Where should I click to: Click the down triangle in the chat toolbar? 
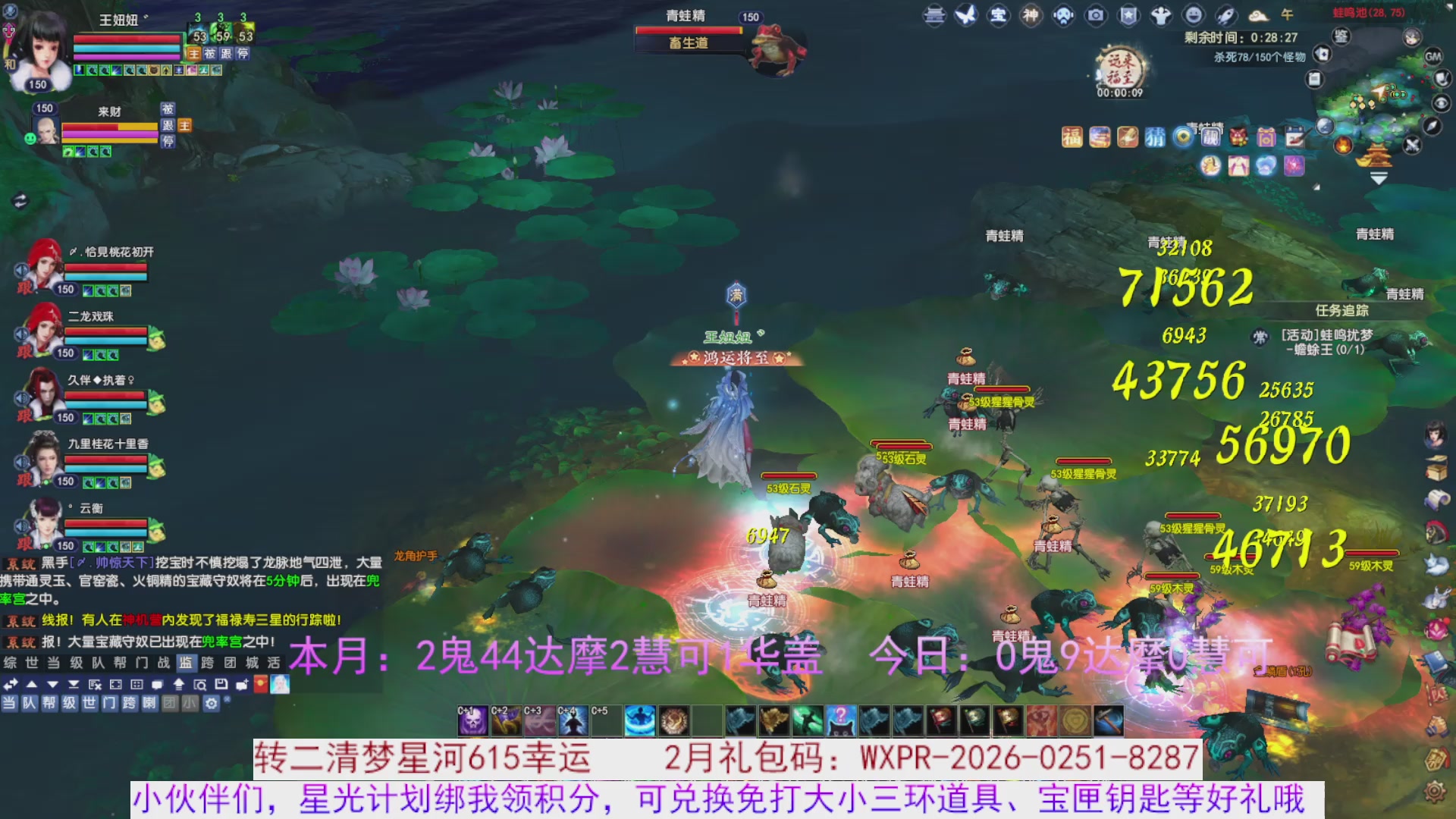53,683
